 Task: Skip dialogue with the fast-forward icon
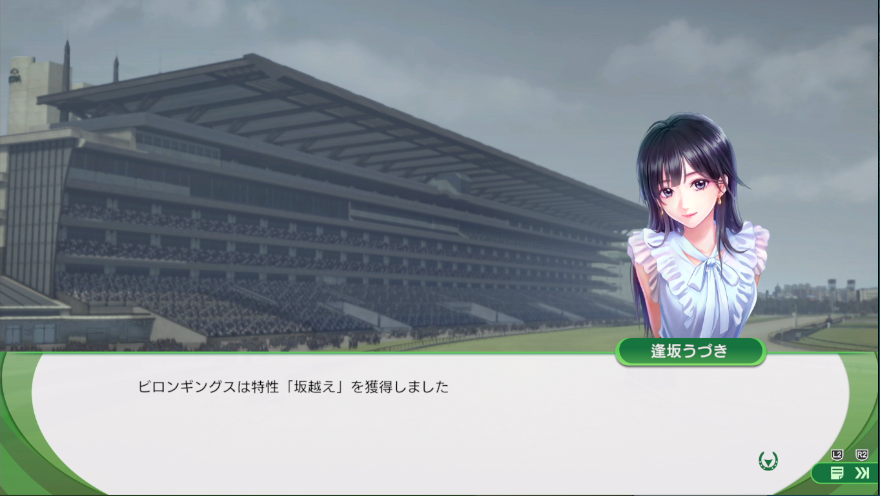tap(862, 473)
